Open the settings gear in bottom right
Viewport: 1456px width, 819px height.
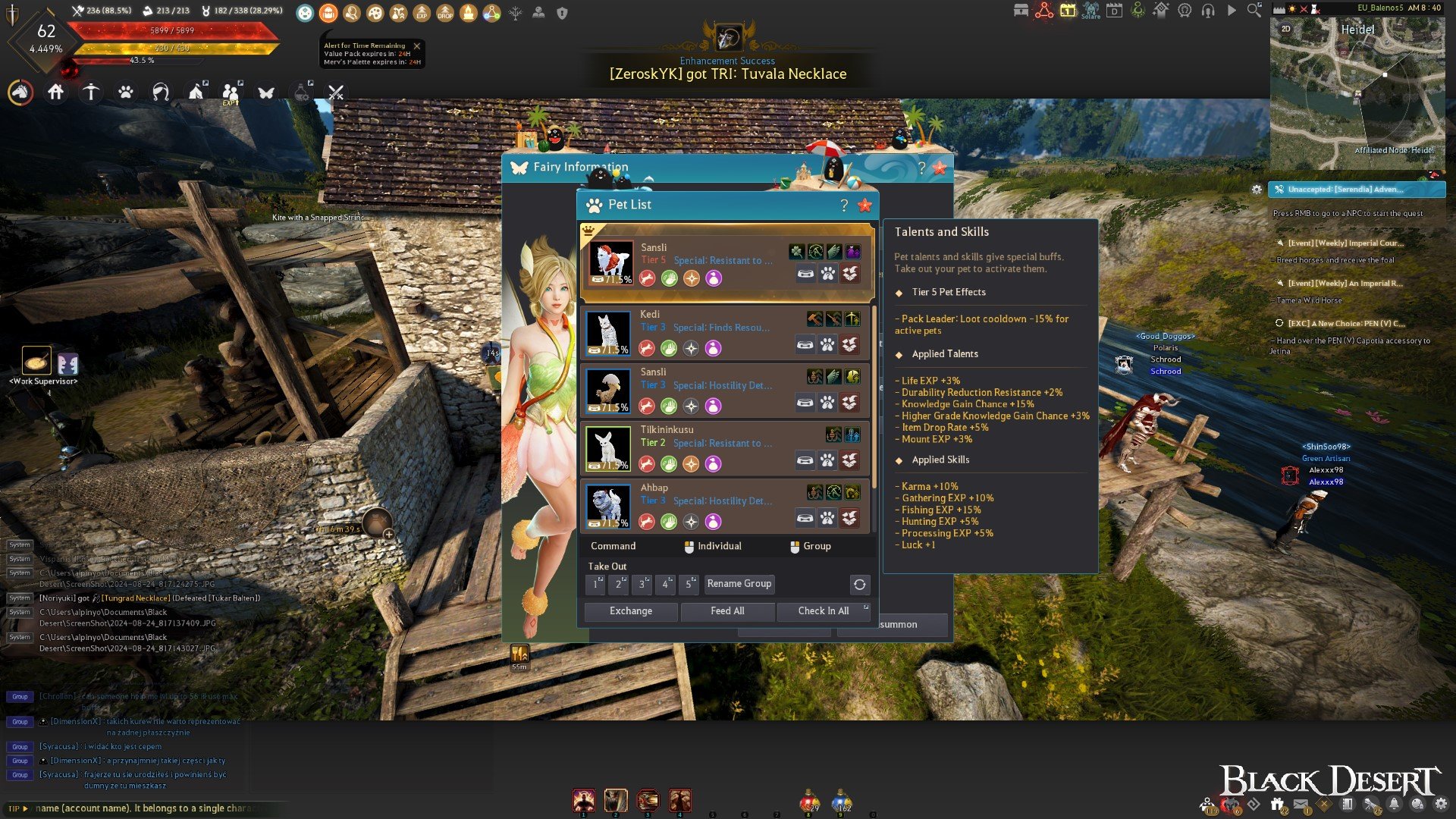pos(1441,805)
